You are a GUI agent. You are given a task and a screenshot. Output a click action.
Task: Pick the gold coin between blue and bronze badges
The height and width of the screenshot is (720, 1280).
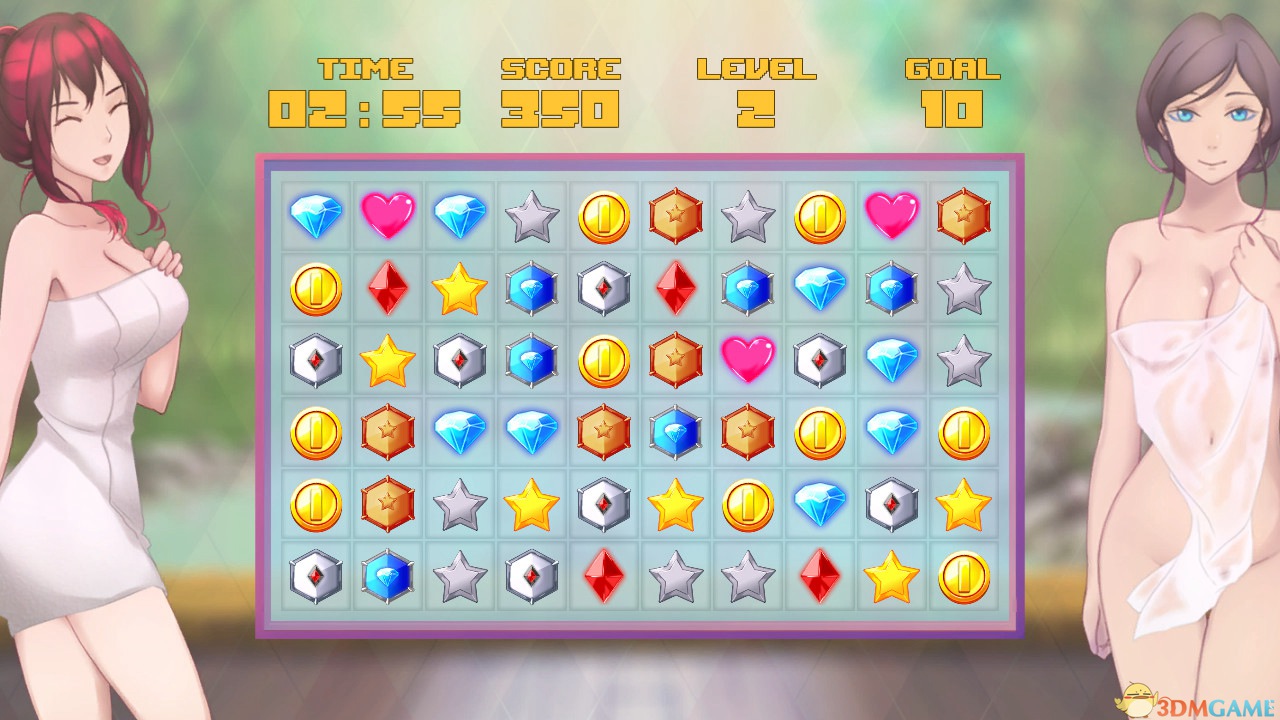[604, 361]
